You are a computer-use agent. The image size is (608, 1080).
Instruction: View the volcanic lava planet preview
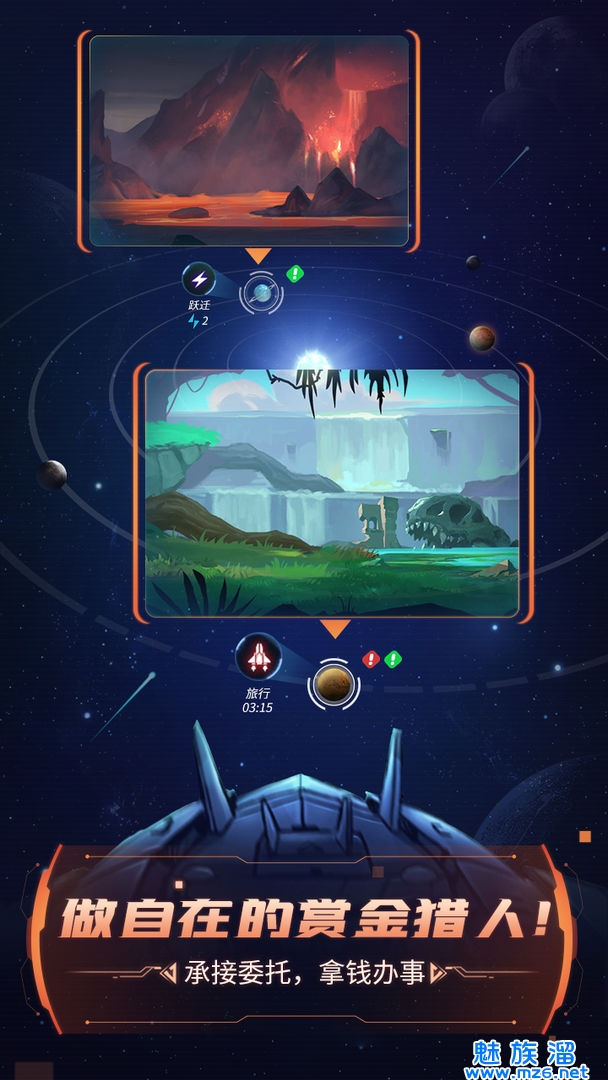(249, 140)
